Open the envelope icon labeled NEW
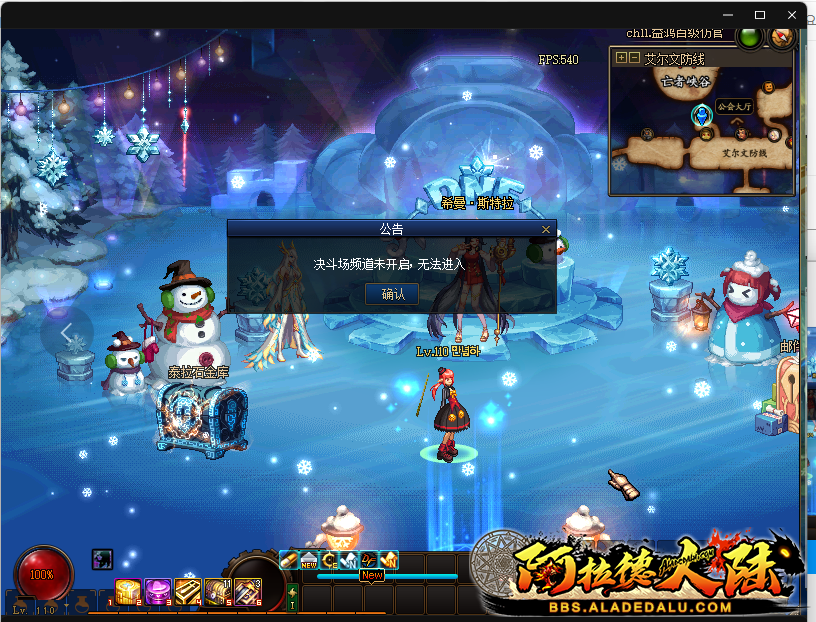This screenshot has height=622, width=816. [309, 560]
